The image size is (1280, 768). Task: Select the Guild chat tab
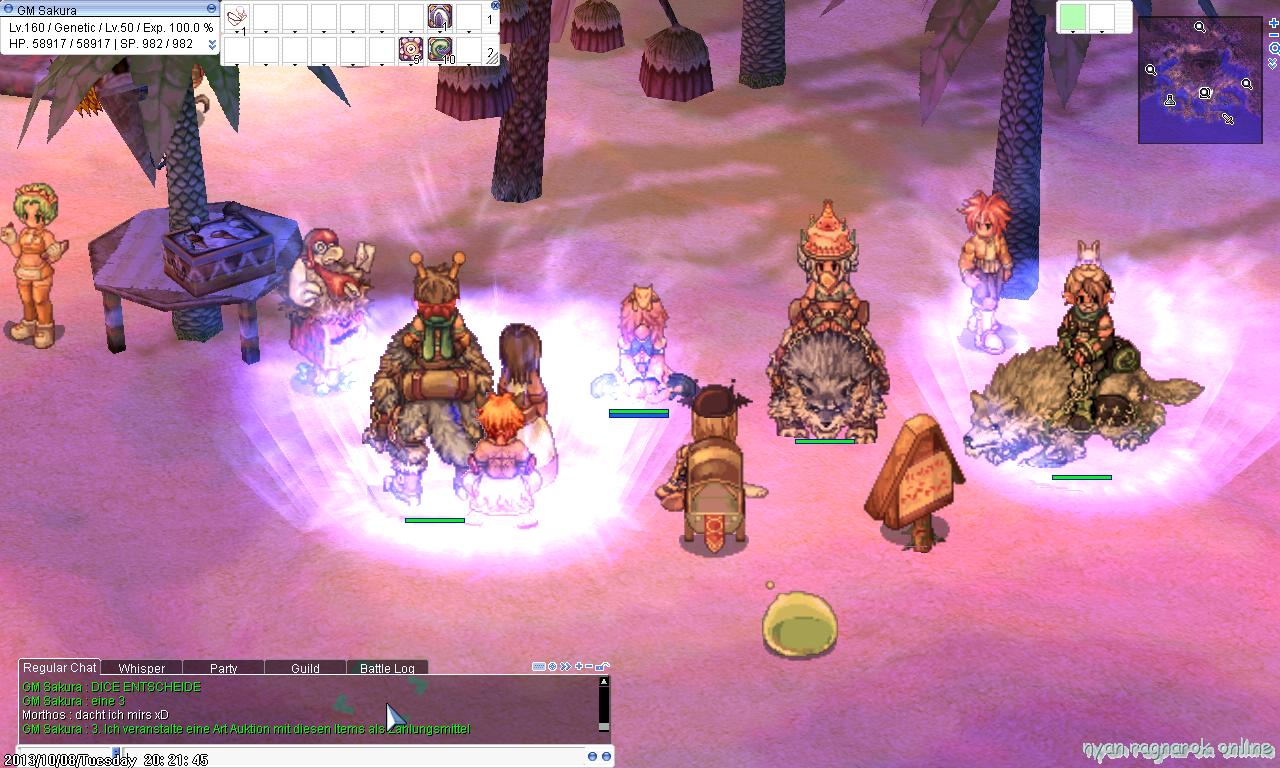pos(305,668)
